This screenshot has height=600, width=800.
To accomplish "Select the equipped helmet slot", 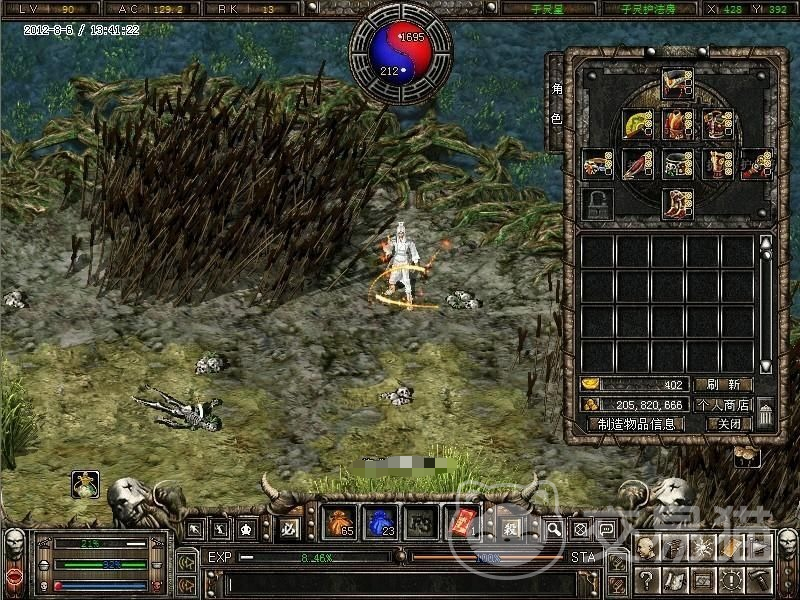I will coord(677,83).
